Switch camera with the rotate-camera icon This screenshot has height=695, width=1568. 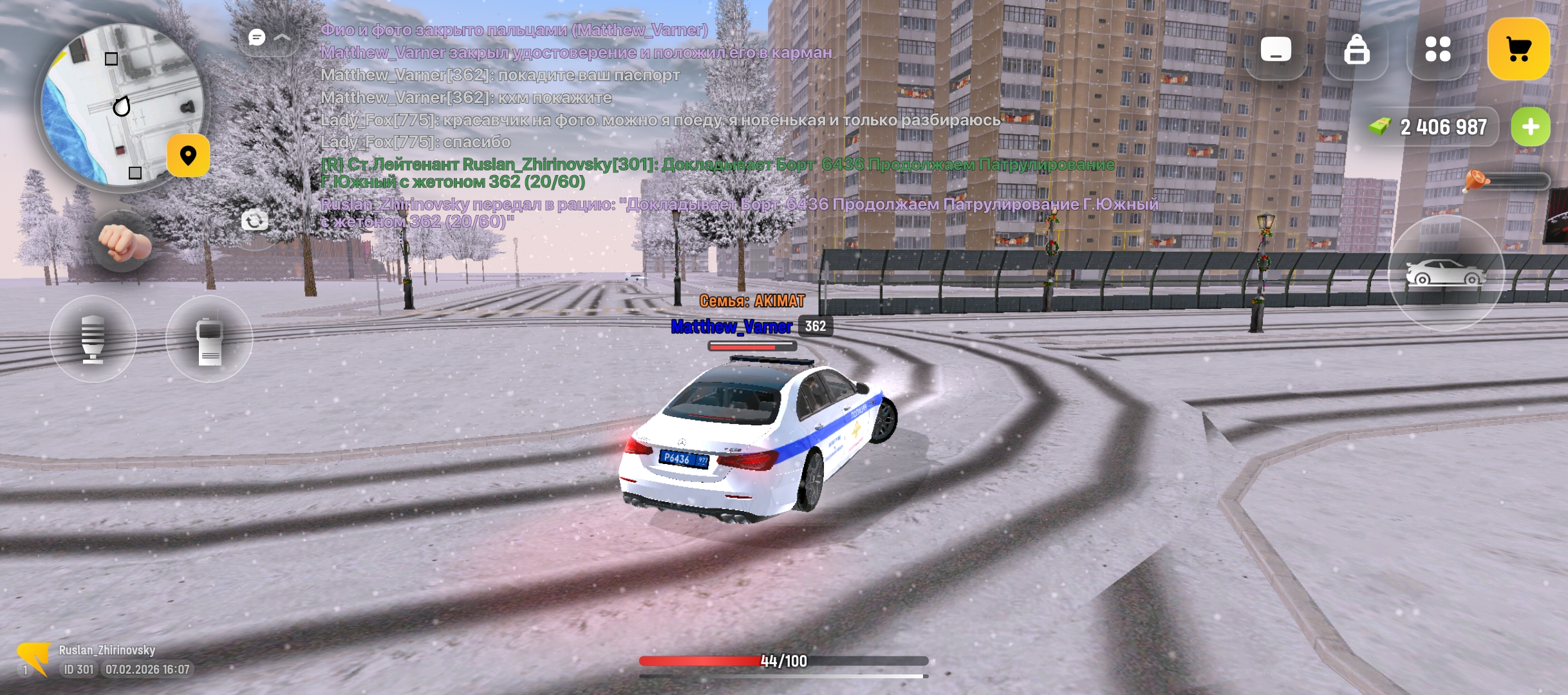255,221
